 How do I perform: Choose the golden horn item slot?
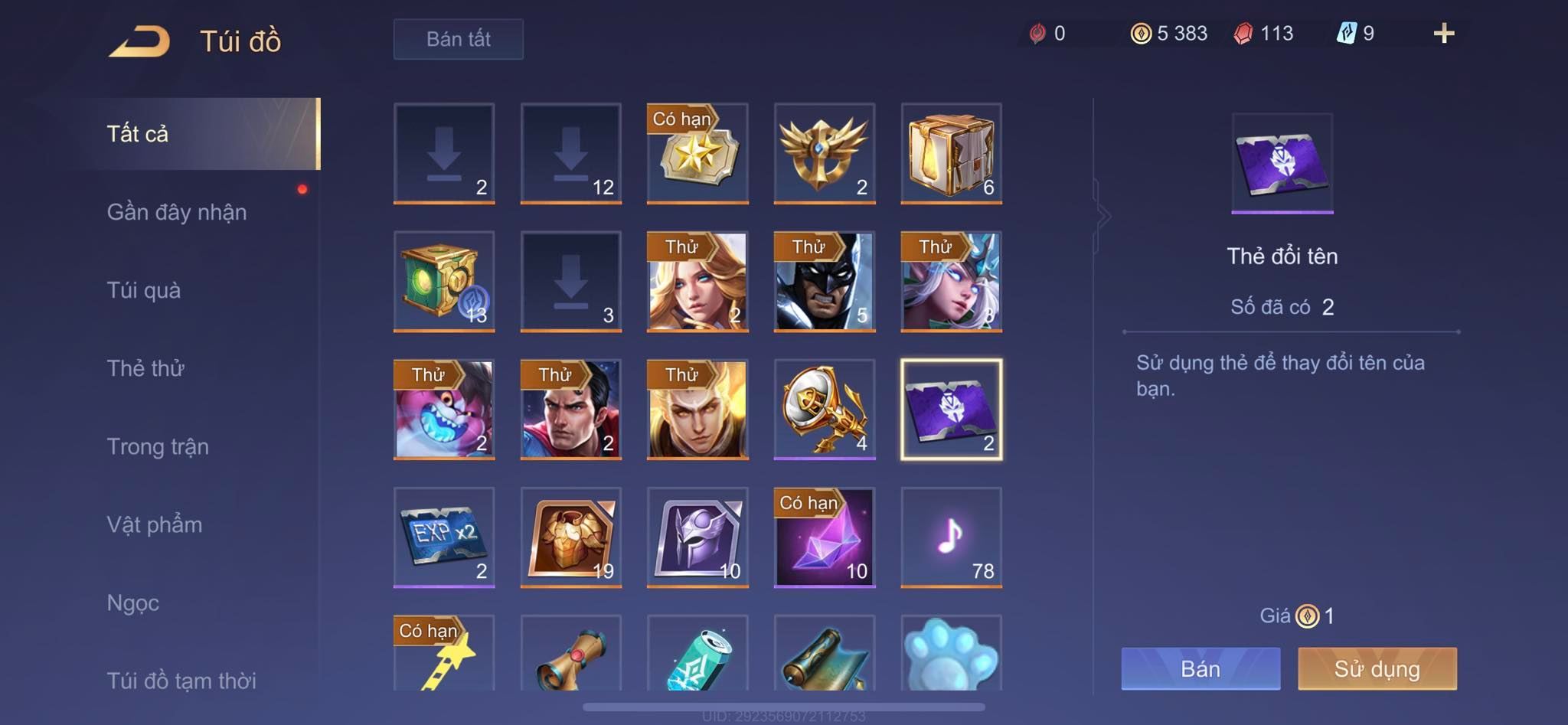(824, 409)
